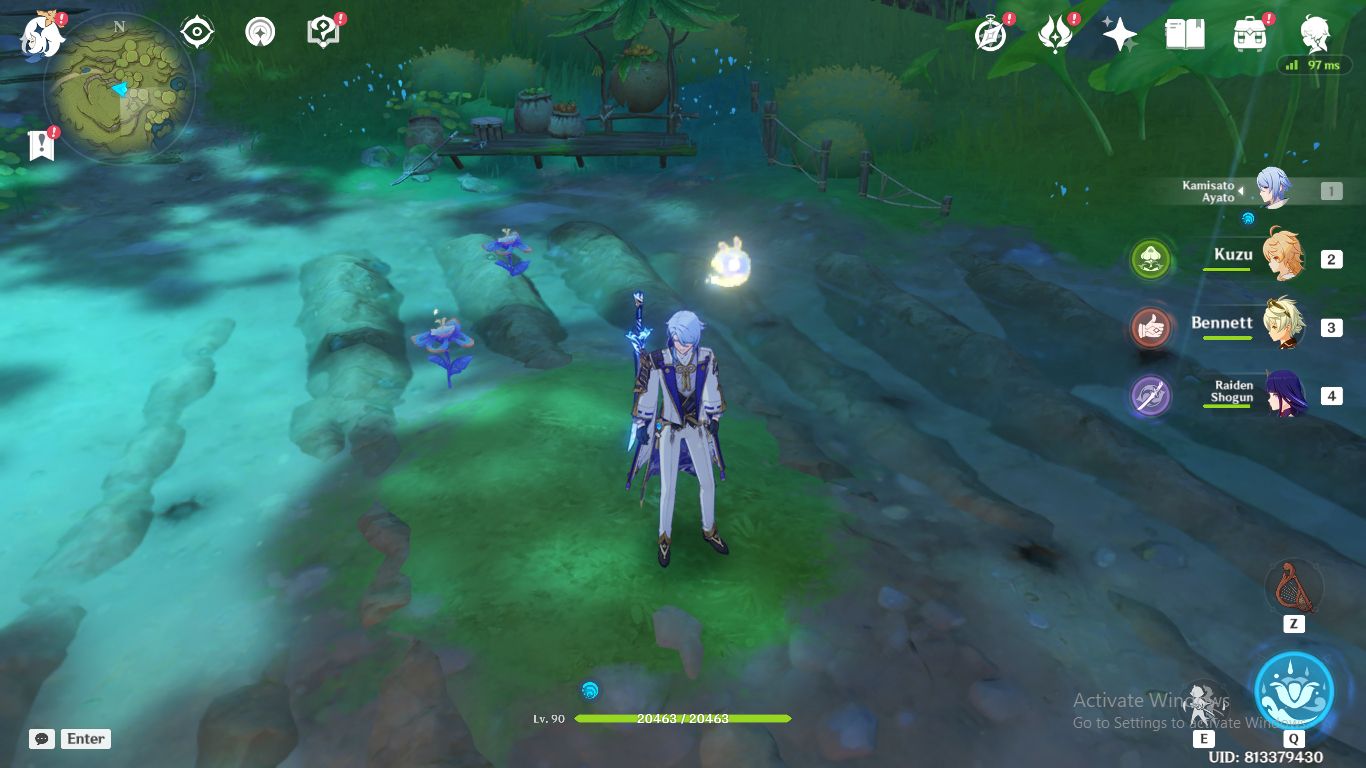Open the Battle Pass wings icon
The image size is (1366, 768).
1054,32
